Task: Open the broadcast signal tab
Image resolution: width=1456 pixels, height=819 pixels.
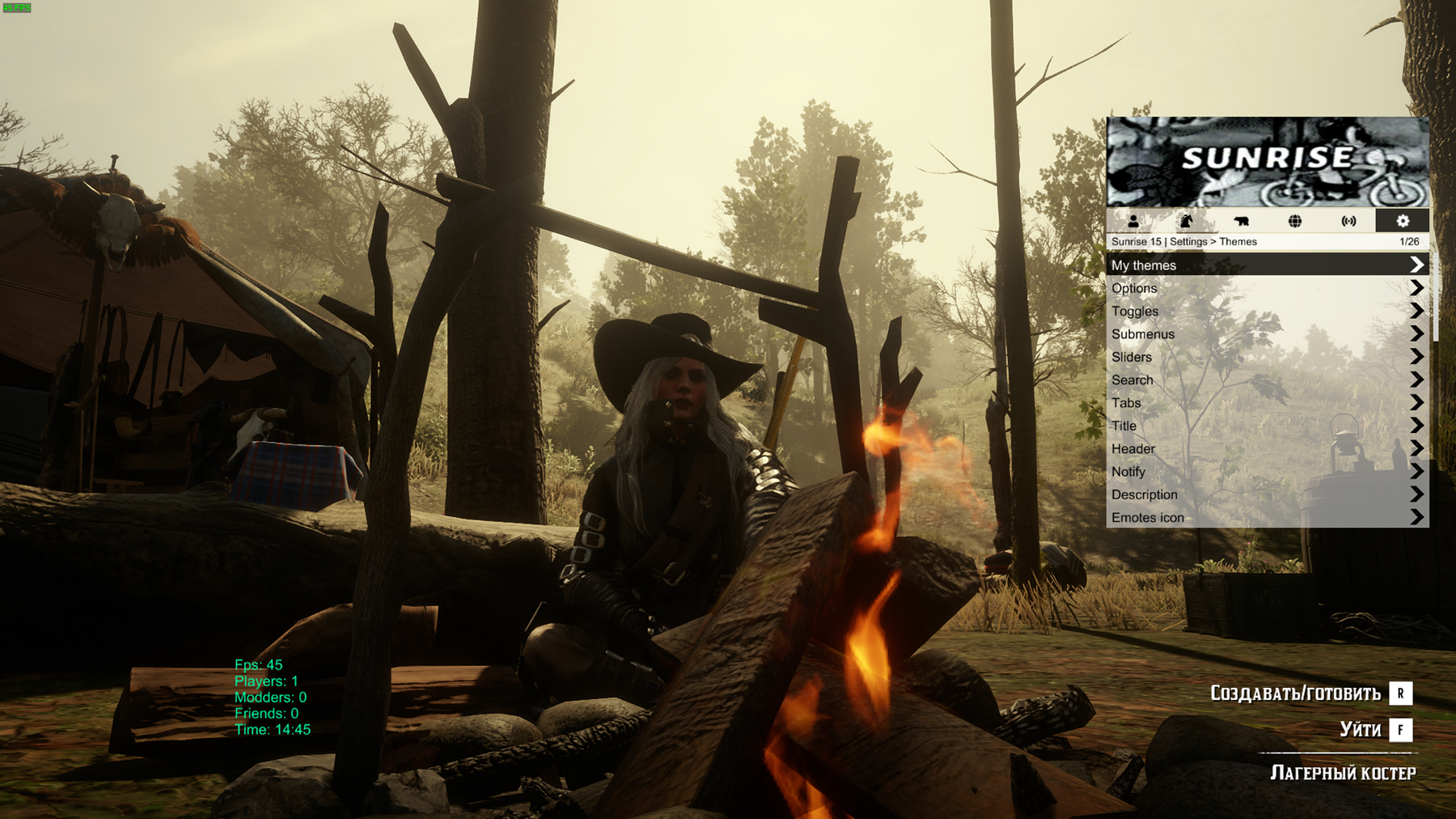Action: [1348, 221]
